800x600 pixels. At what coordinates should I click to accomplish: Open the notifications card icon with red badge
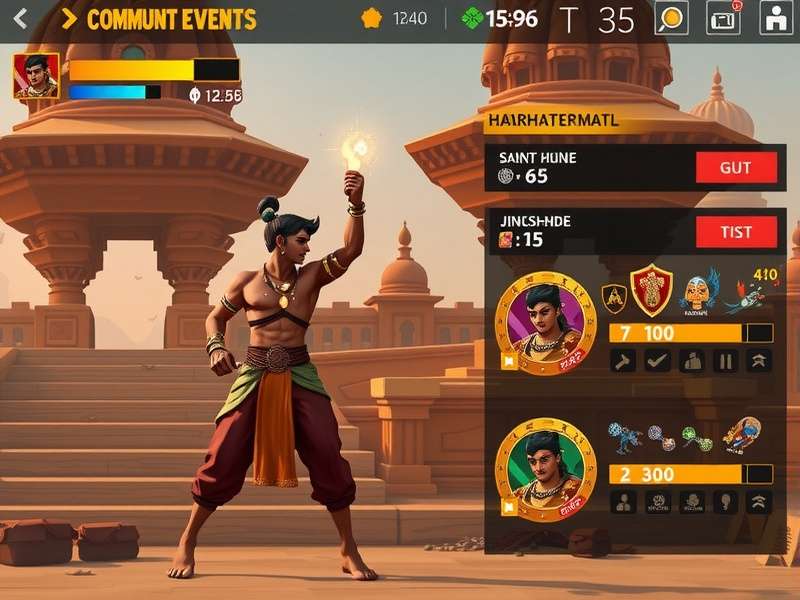(723, 18)
